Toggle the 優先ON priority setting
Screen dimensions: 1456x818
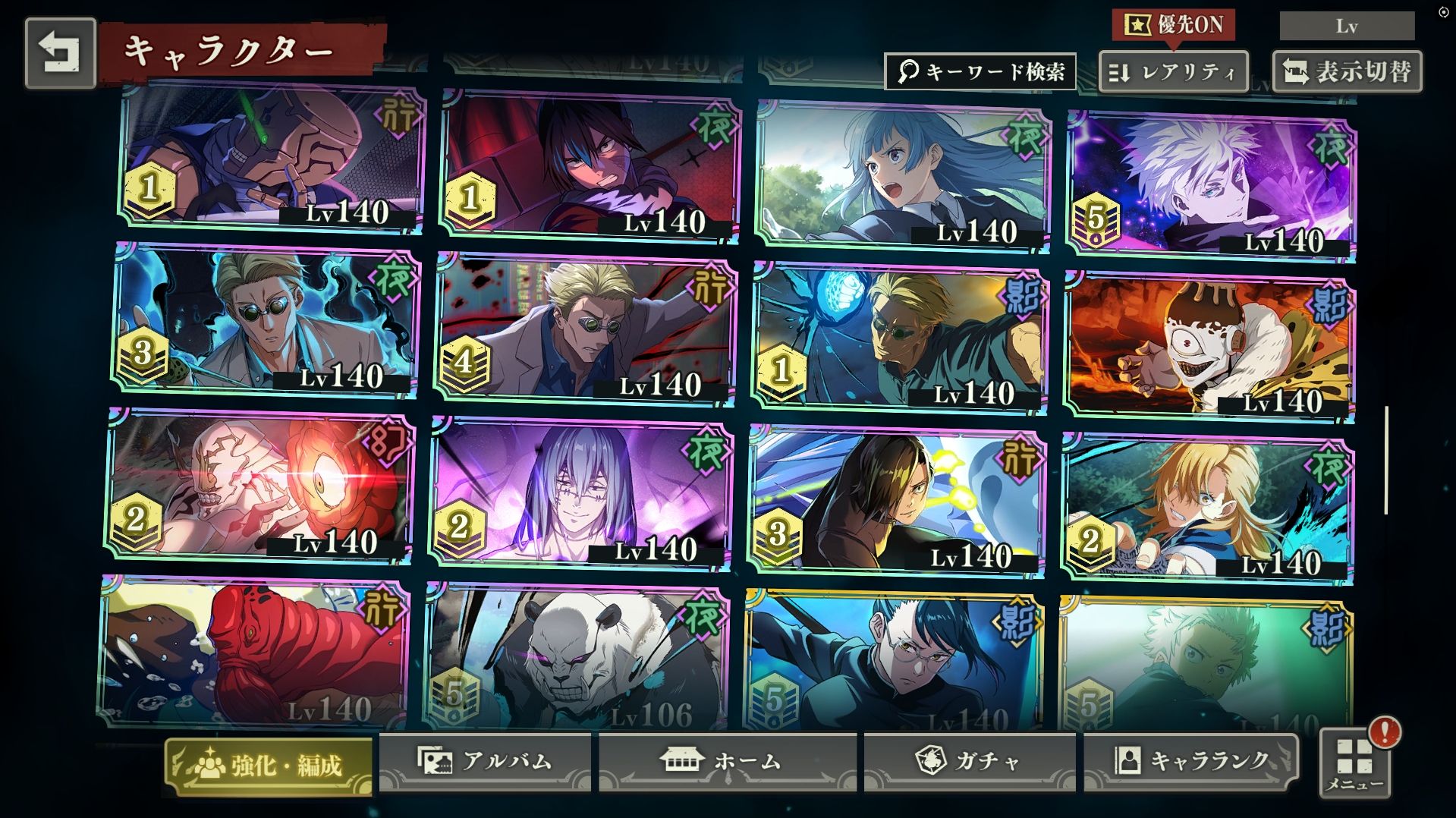click(1174, 25)
